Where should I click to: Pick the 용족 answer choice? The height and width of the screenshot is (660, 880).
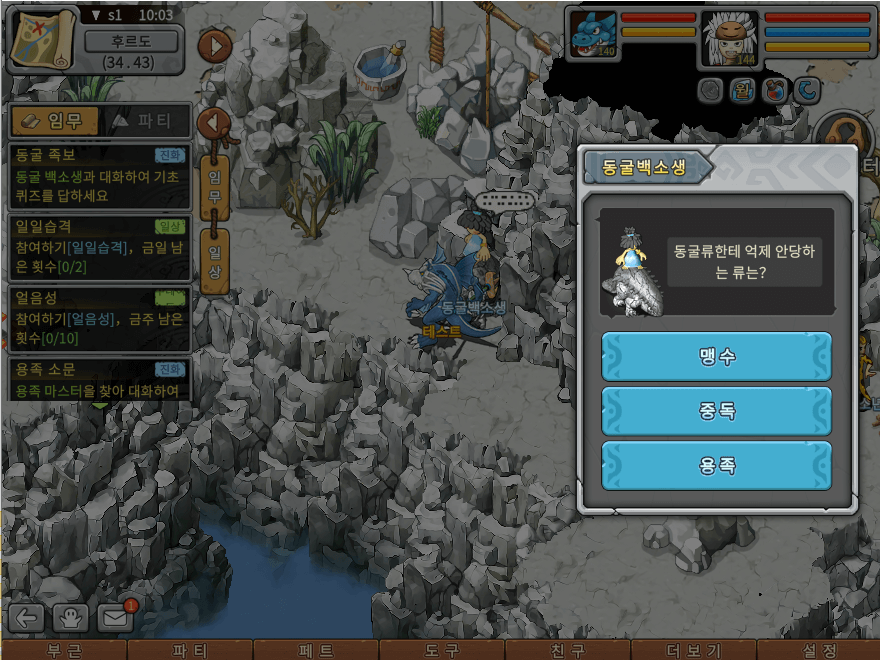coord(716,465)
